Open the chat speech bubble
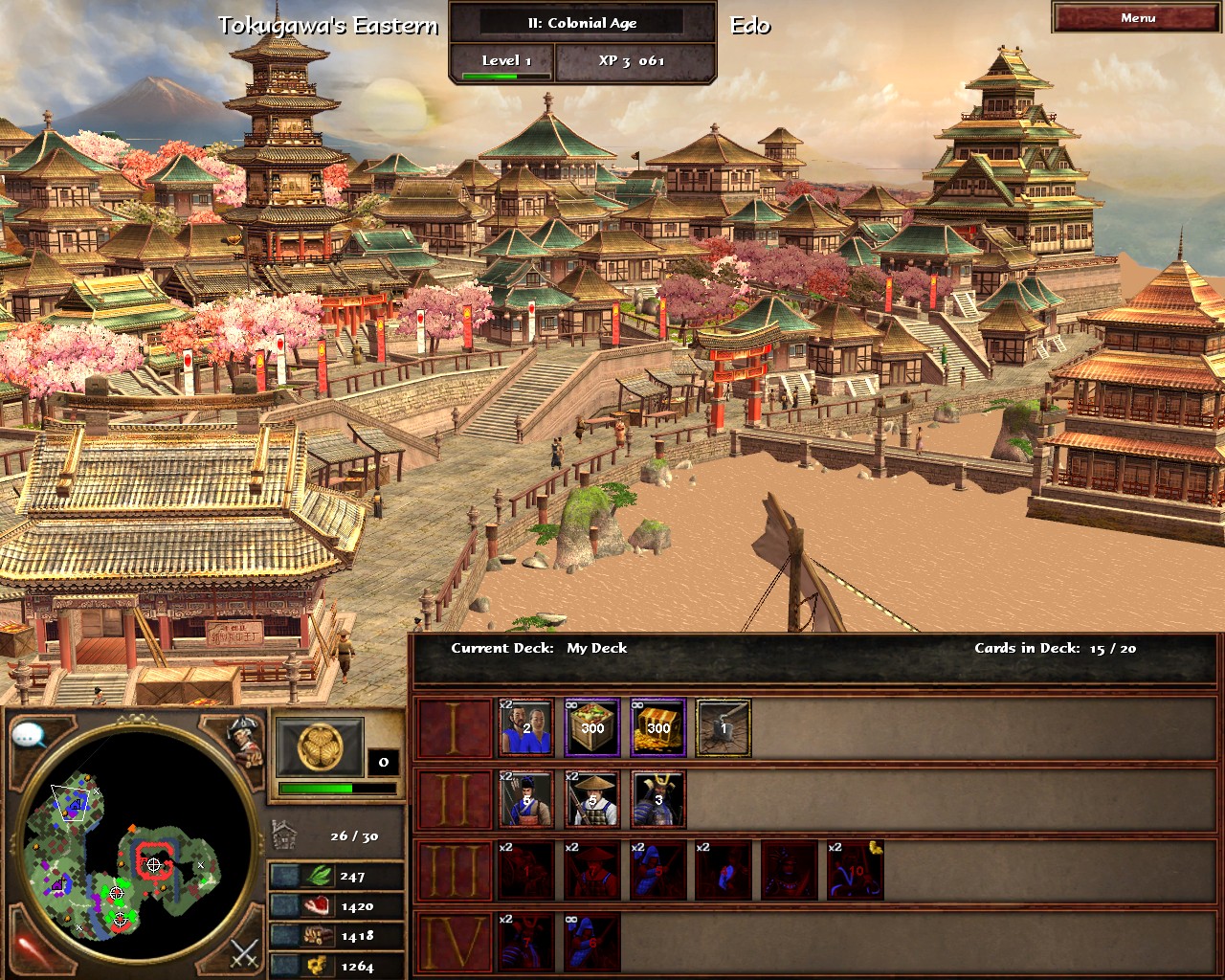Screen dimensions: 1225x980 coord(29,736)
